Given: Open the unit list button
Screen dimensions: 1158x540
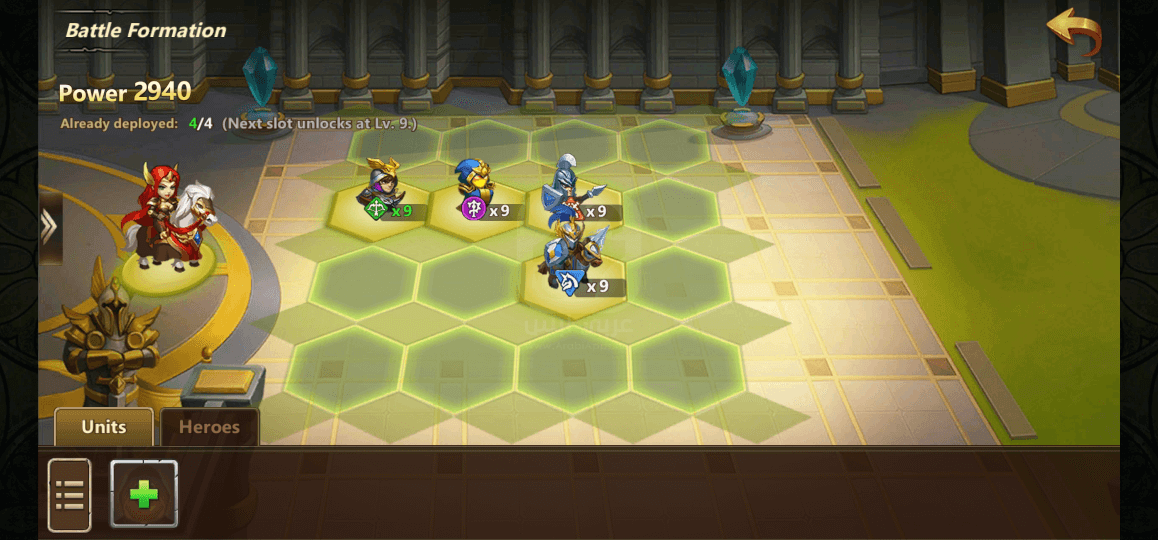Looking at the screenshot, I should (x=69, y=494).
